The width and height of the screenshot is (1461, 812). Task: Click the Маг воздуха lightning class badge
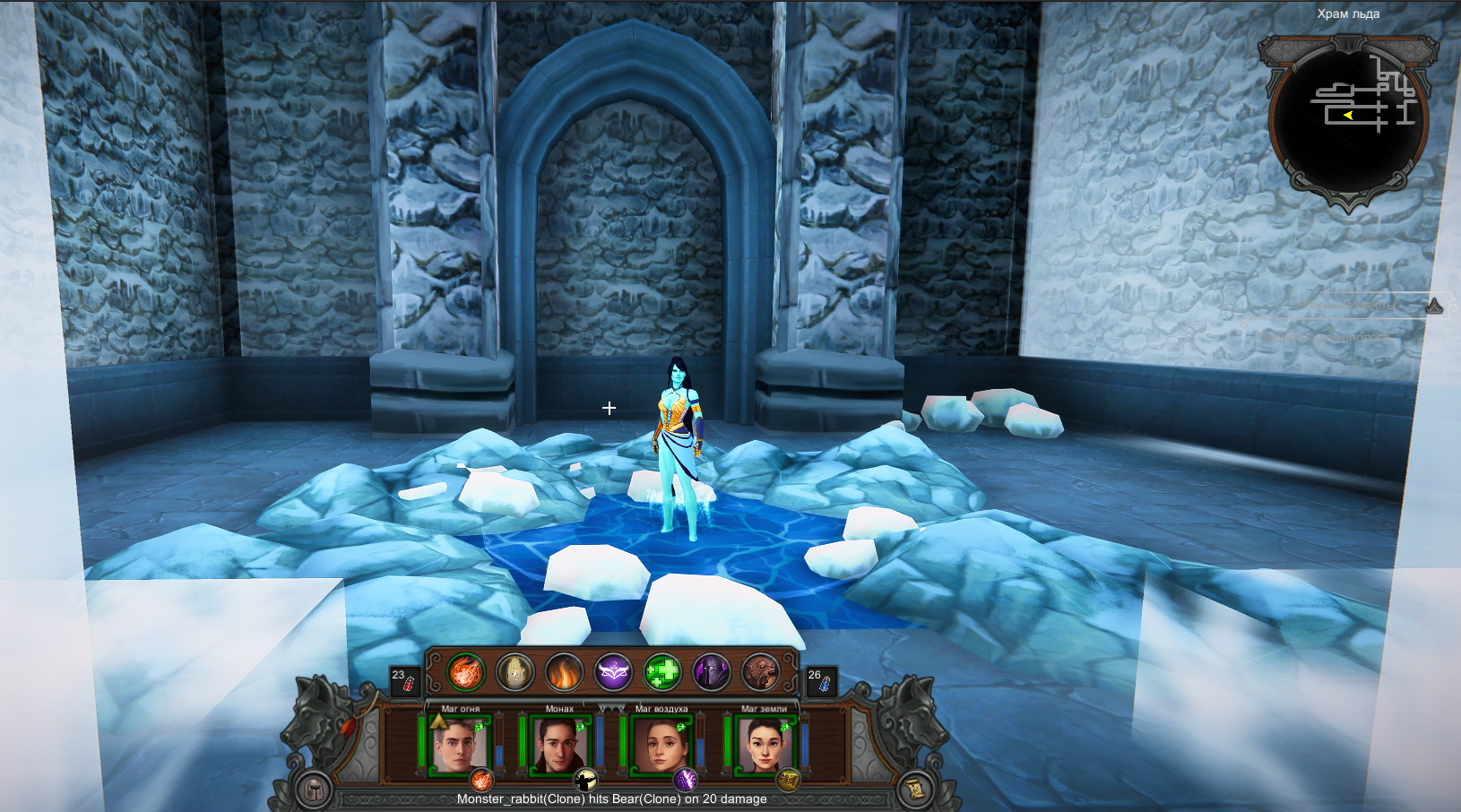(x=687, y=779)
